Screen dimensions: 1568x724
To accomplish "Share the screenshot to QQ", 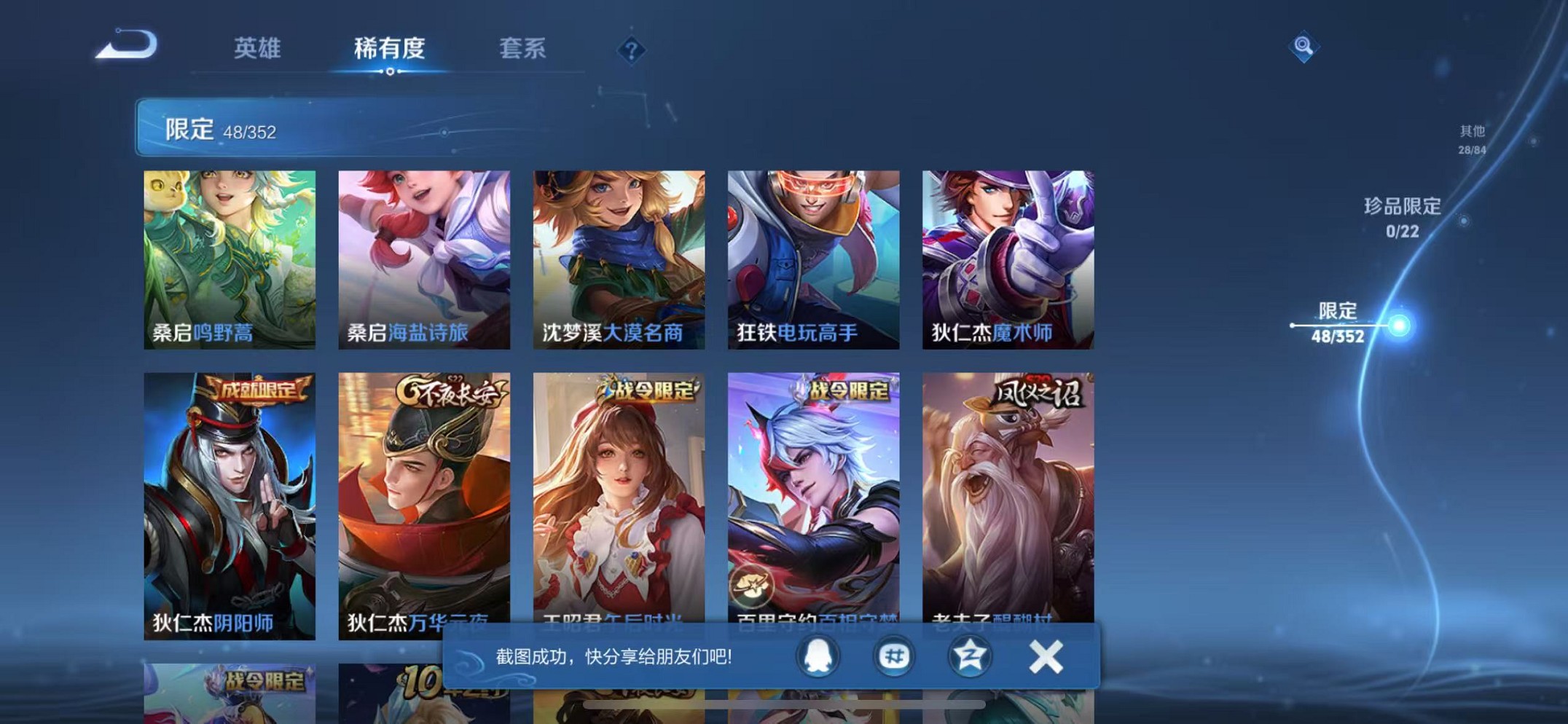I will tap(819, 656).
